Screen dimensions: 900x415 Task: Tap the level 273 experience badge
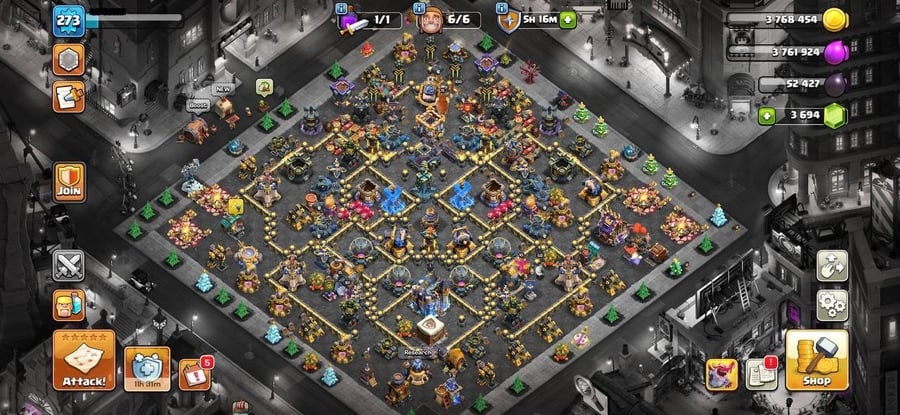coord(68,19)
